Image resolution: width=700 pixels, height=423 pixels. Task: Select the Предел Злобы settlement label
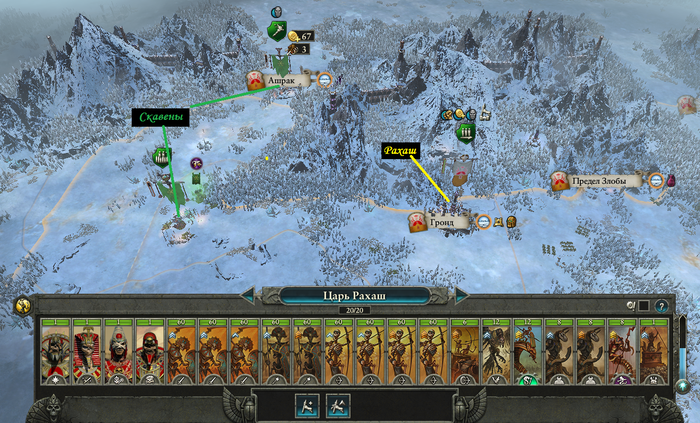coord(602,181)
